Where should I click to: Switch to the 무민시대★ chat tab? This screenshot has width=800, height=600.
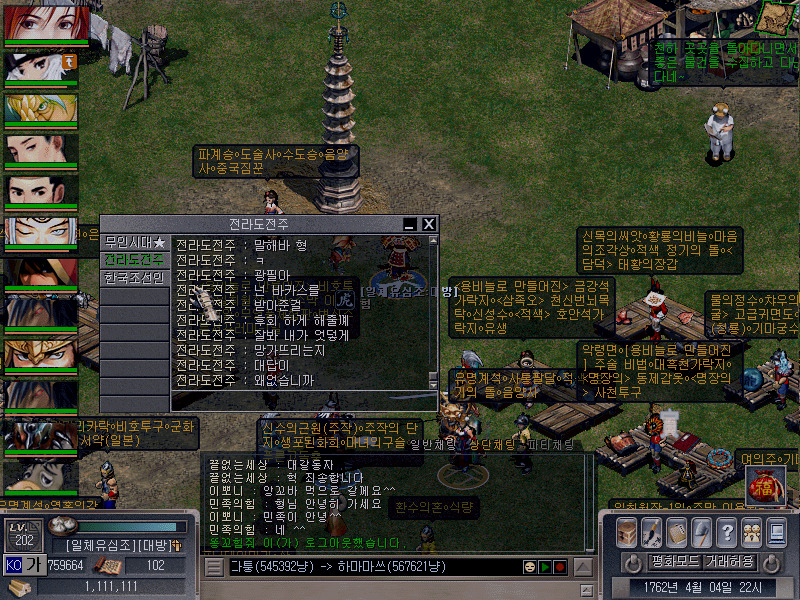point(135,243)
